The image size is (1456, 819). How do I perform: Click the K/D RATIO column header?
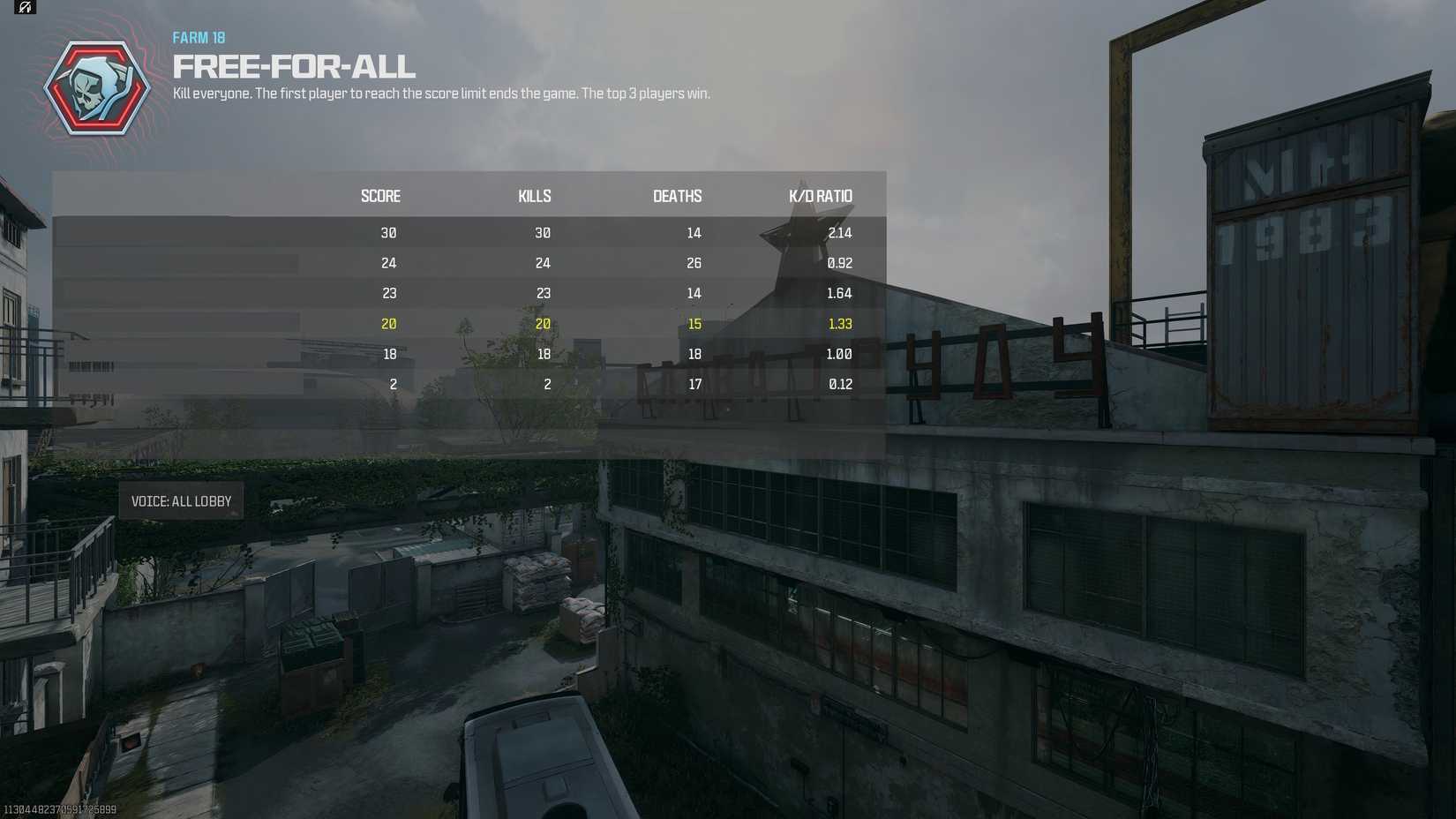tap(821, 196)
